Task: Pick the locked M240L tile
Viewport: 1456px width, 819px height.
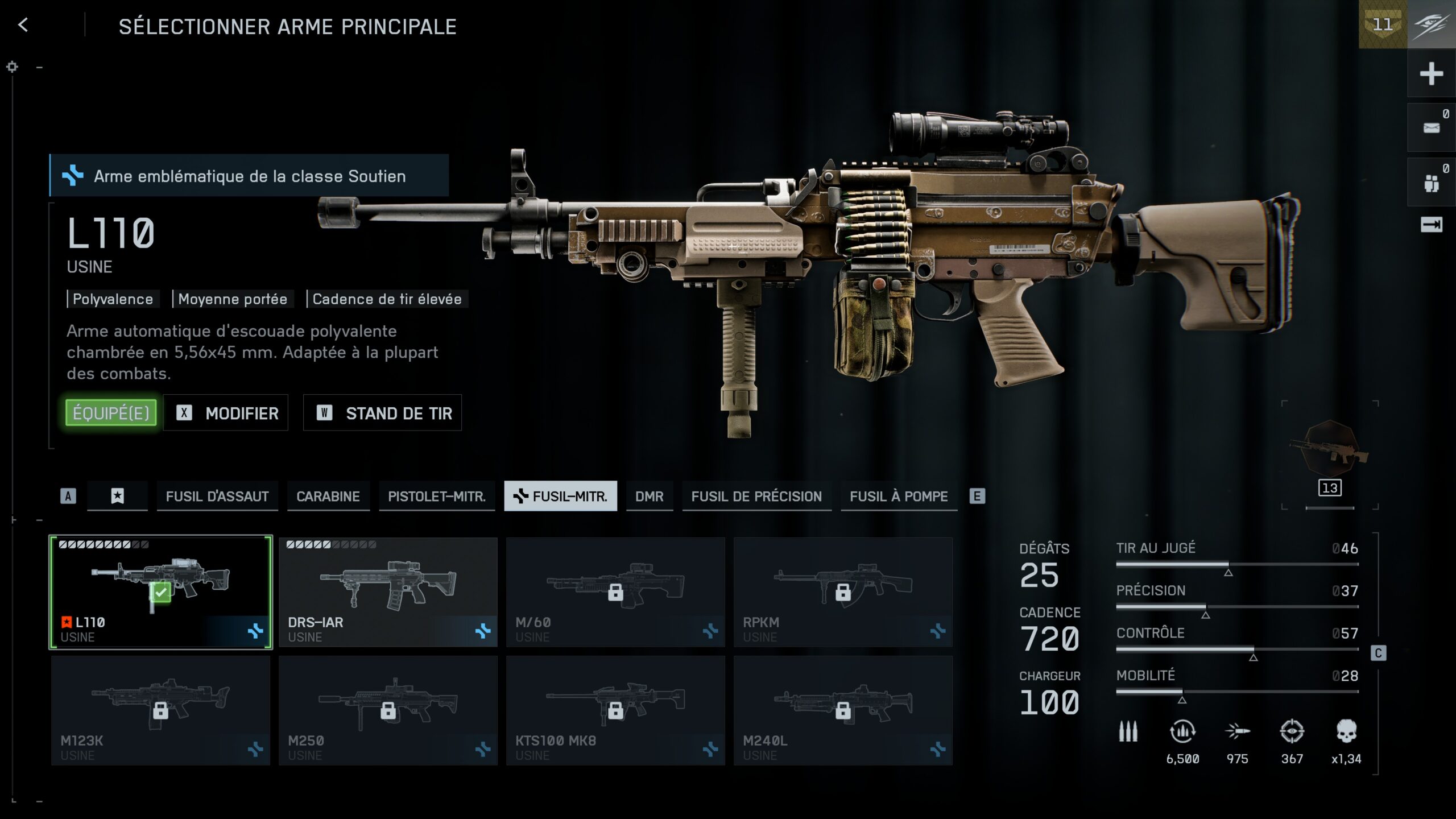Action: click(x=843, y=710)
